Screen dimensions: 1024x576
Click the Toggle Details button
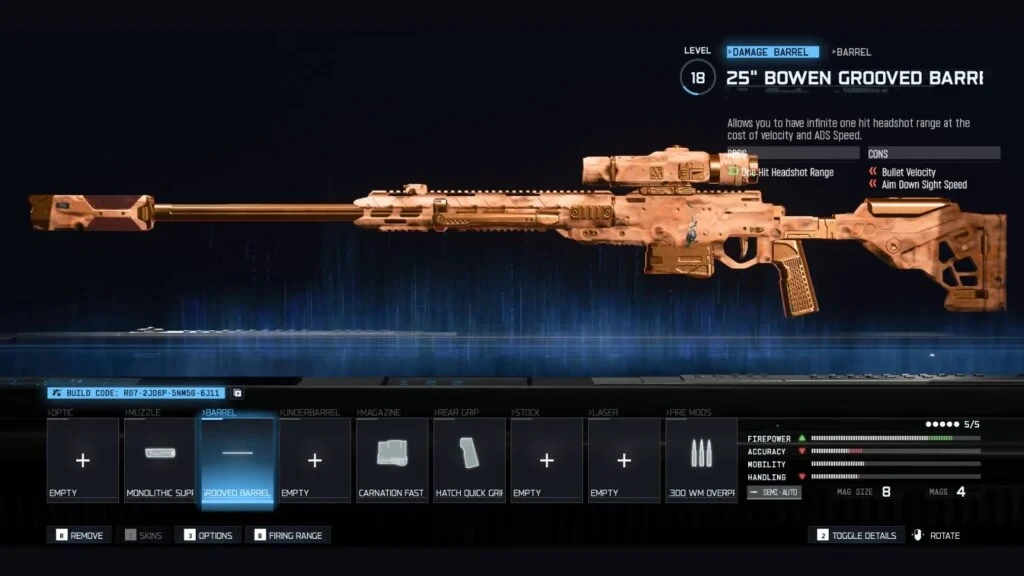pos(857,535)
